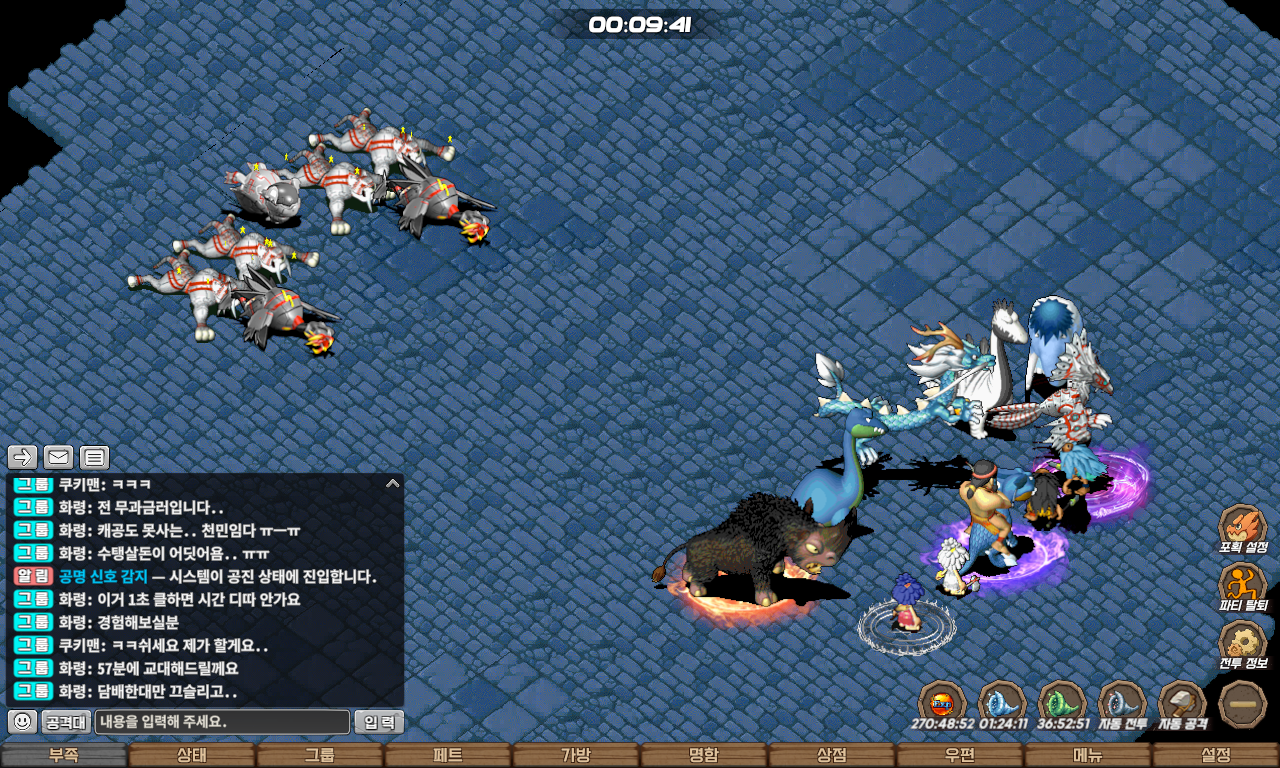Open the 포획 설정 capture settings icon
This screenshot has height=768, width=1280.
point(1243,528)
